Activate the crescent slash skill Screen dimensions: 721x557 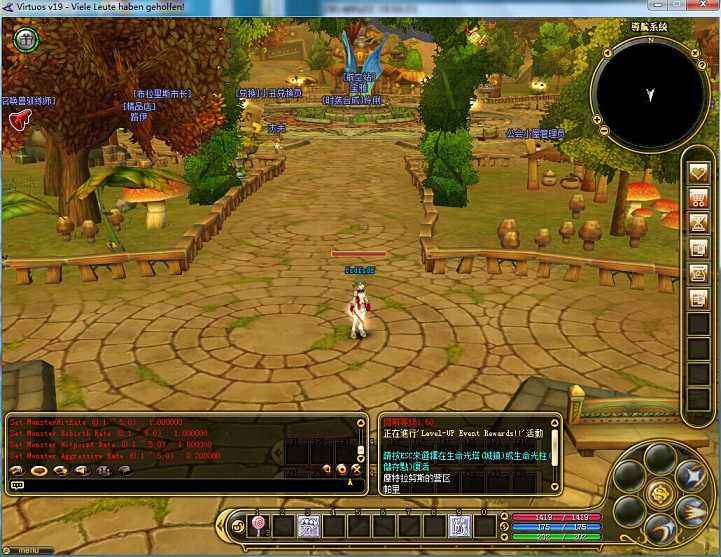pos(660,529)
